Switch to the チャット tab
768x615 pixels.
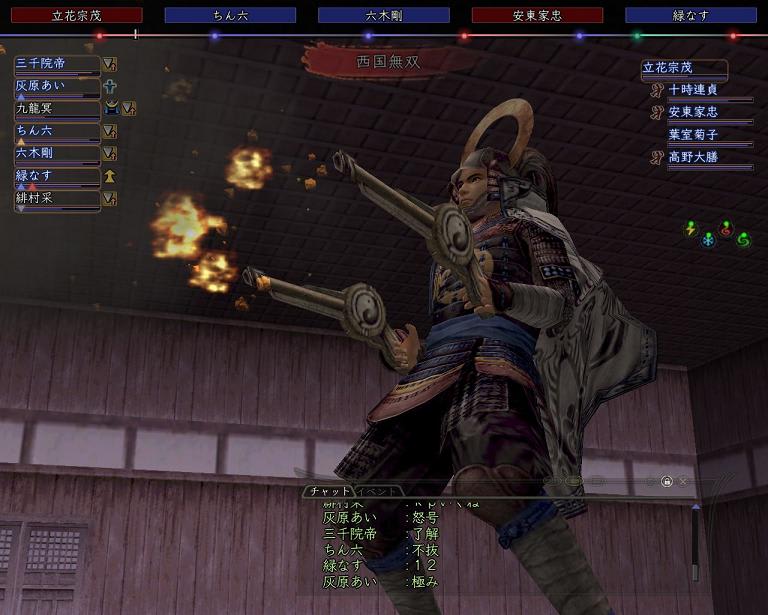pos(329,491)
